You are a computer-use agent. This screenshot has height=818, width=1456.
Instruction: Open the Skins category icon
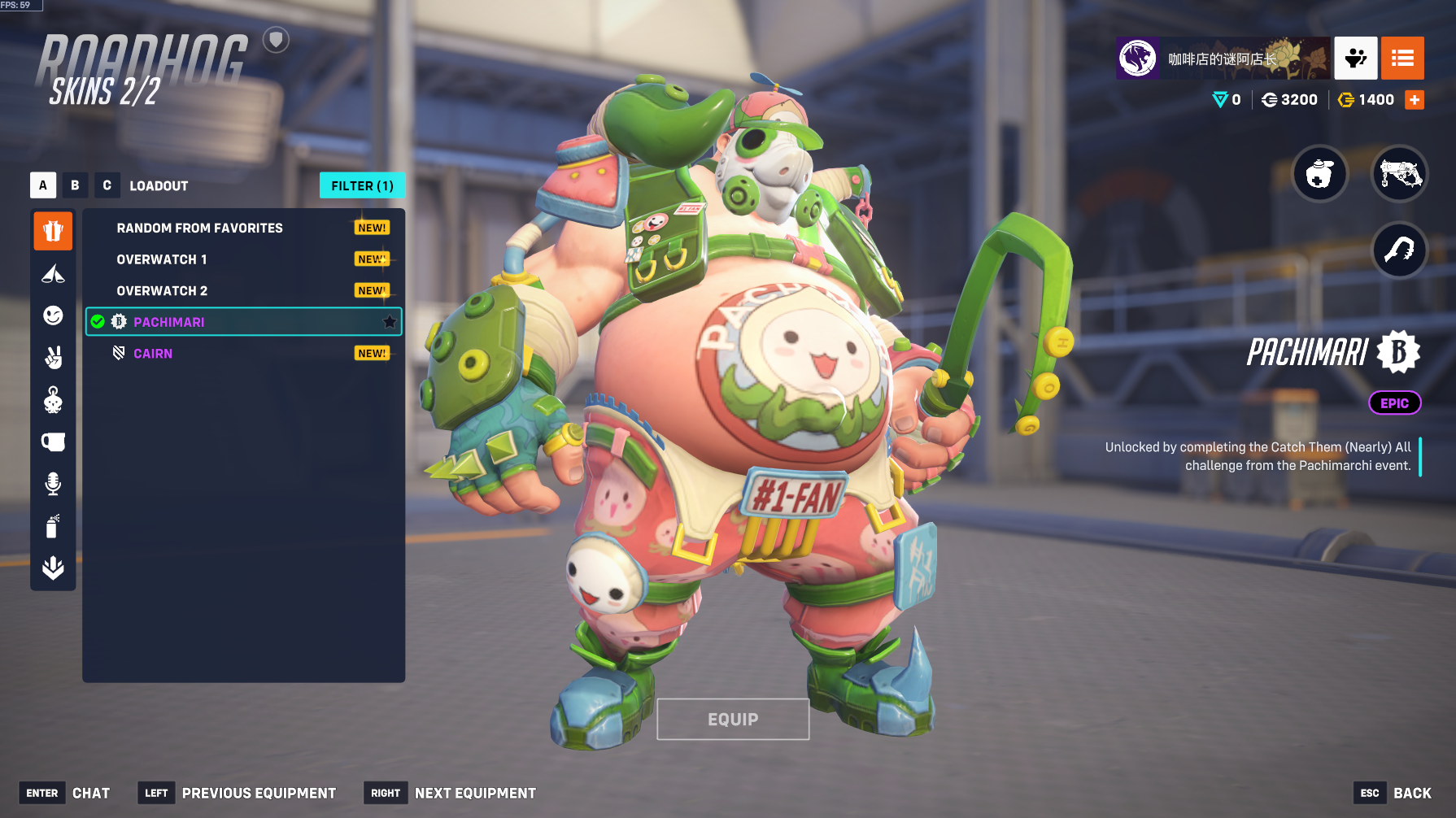[53, 232]
